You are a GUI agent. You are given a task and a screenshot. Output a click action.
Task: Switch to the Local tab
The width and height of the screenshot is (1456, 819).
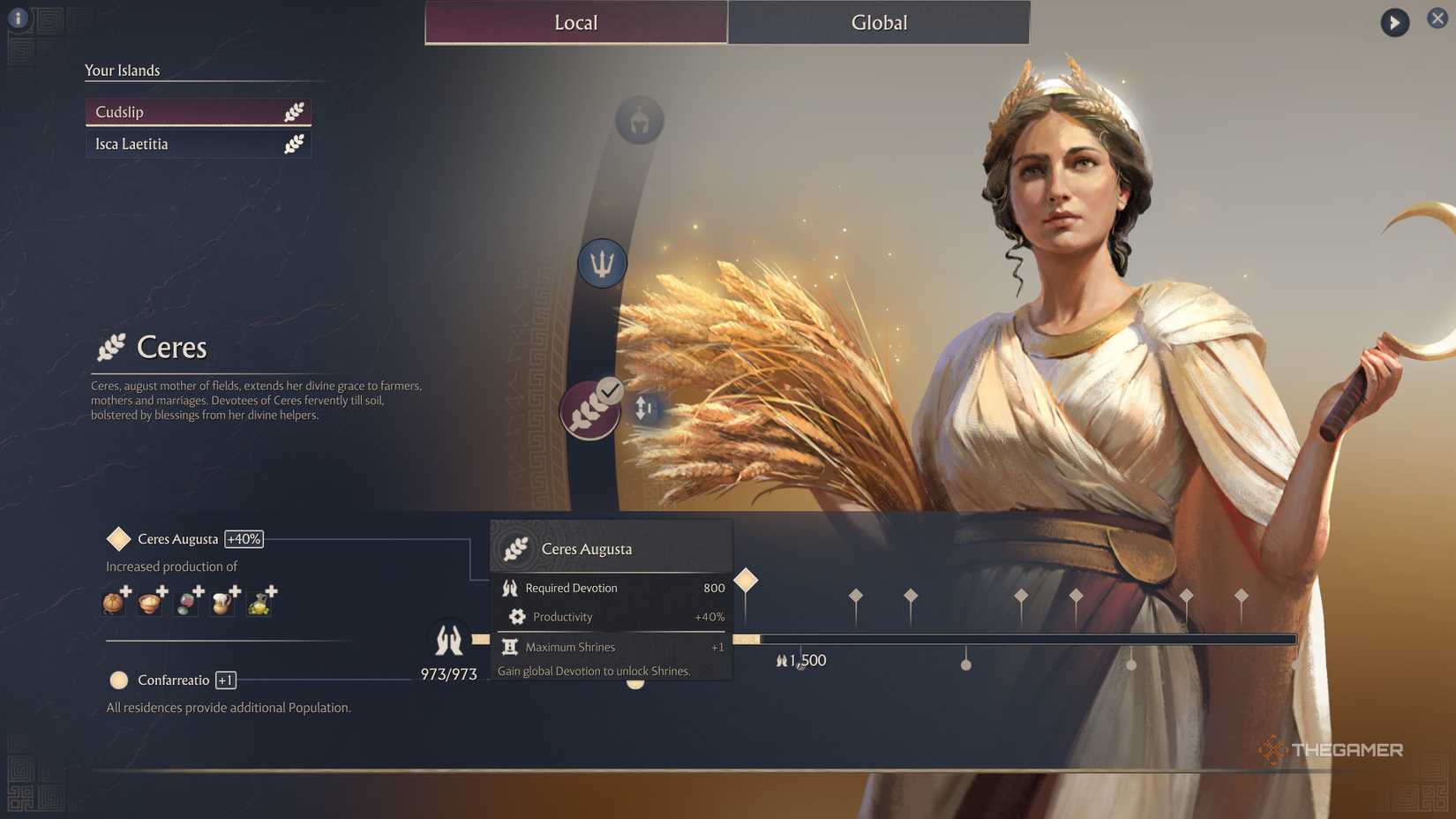pos(575,22)
